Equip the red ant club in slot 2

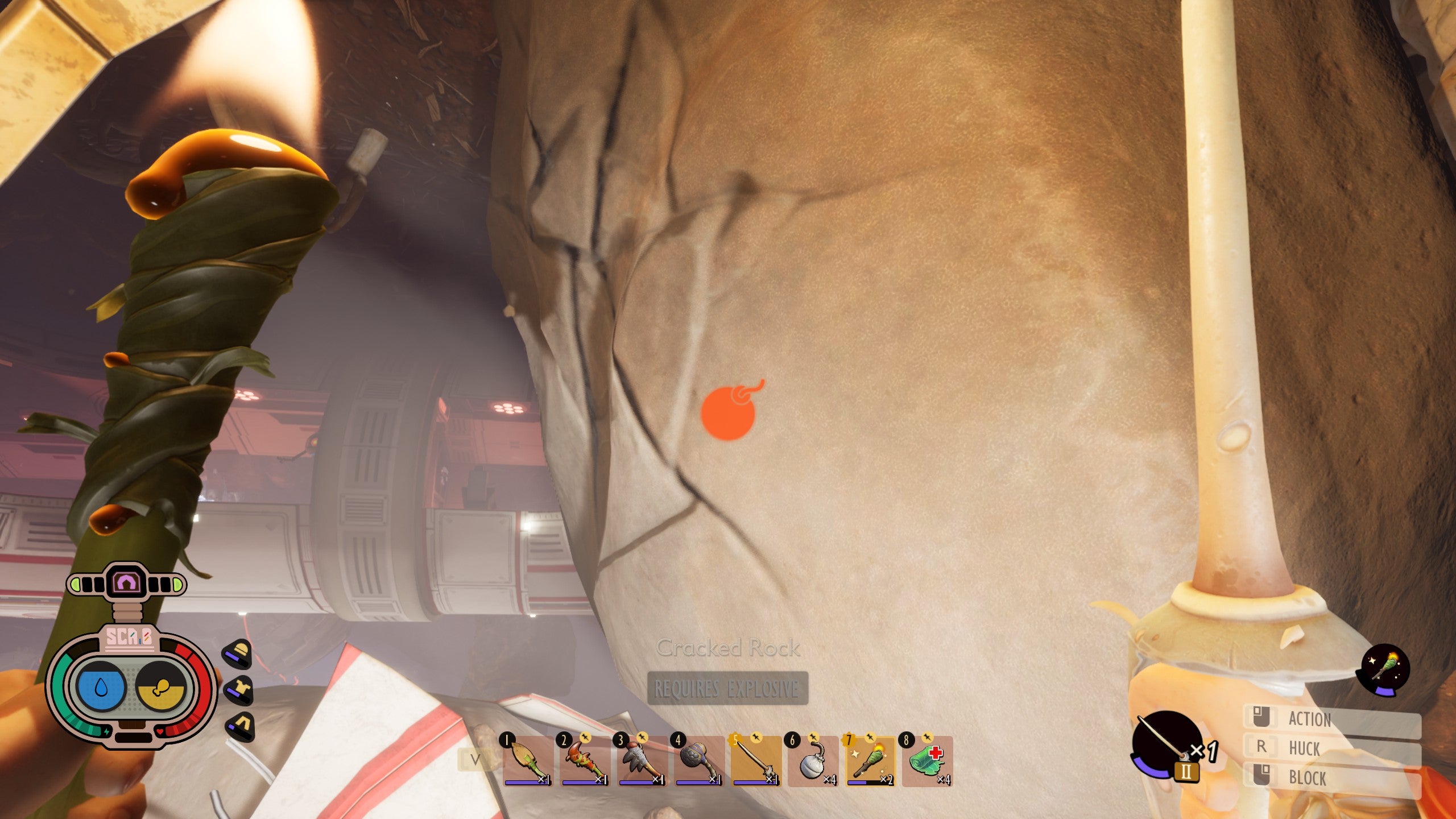pyautogui.click(x=584, y=761)
